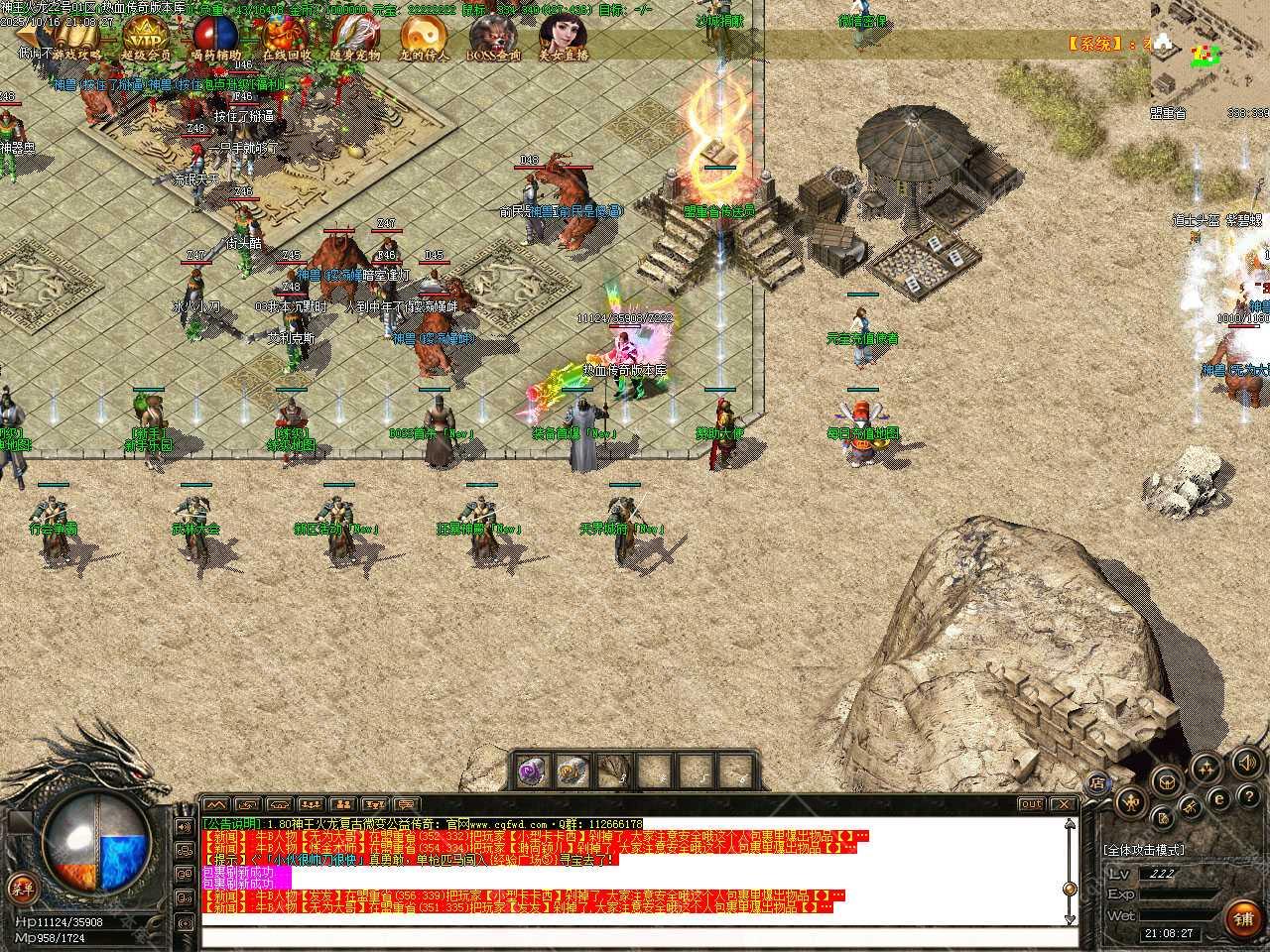Open the 美女直播 portrait icon

(563, 38)
